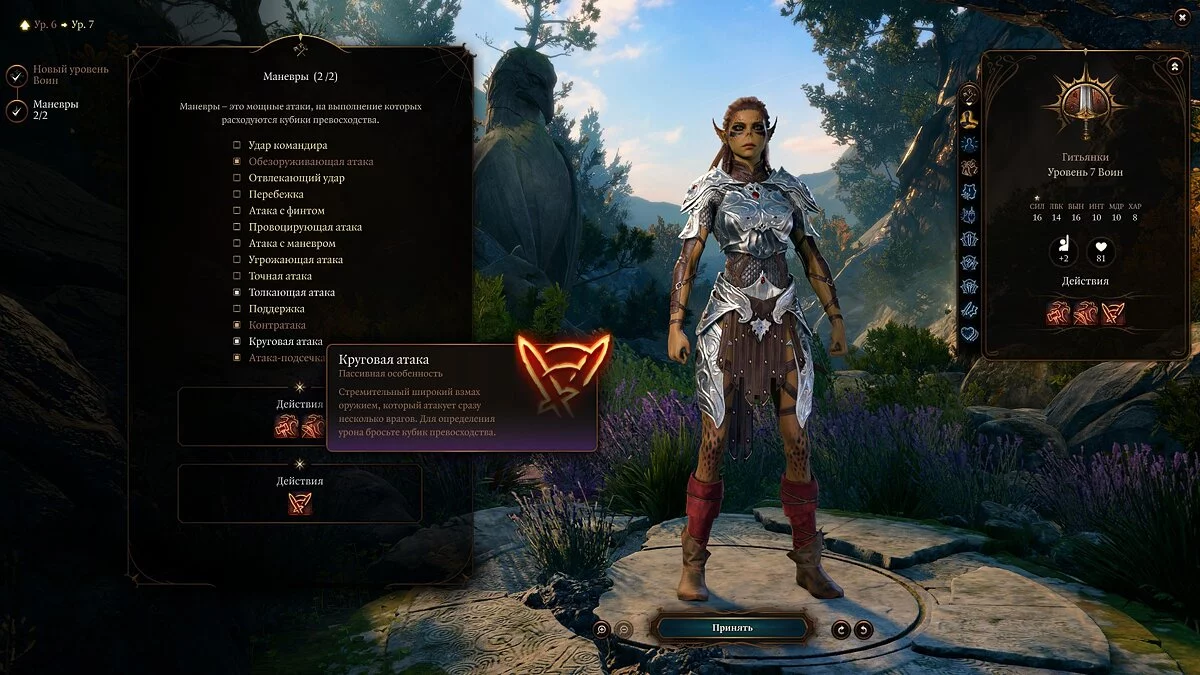Choose the Точная атака maneuver
Image resolution: width=1200 pixels, height=675 pixels.
(x=237, y=276)
